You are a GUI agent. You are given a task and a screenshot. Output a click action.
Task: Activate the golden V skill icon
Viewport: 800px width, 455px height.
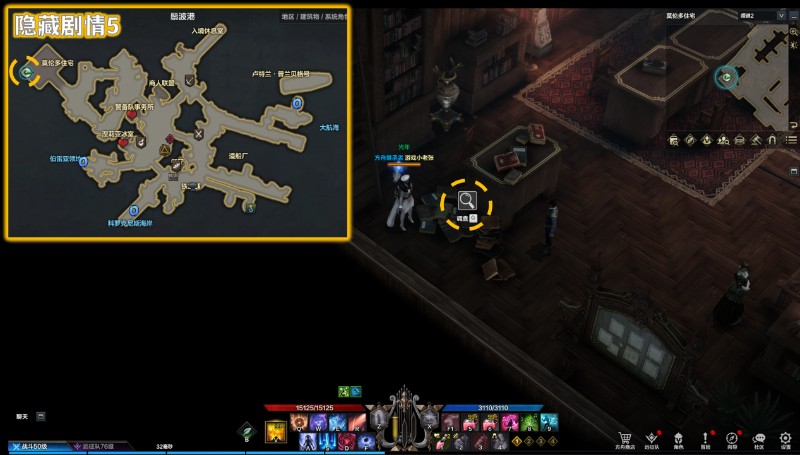[x=275, y=431]
